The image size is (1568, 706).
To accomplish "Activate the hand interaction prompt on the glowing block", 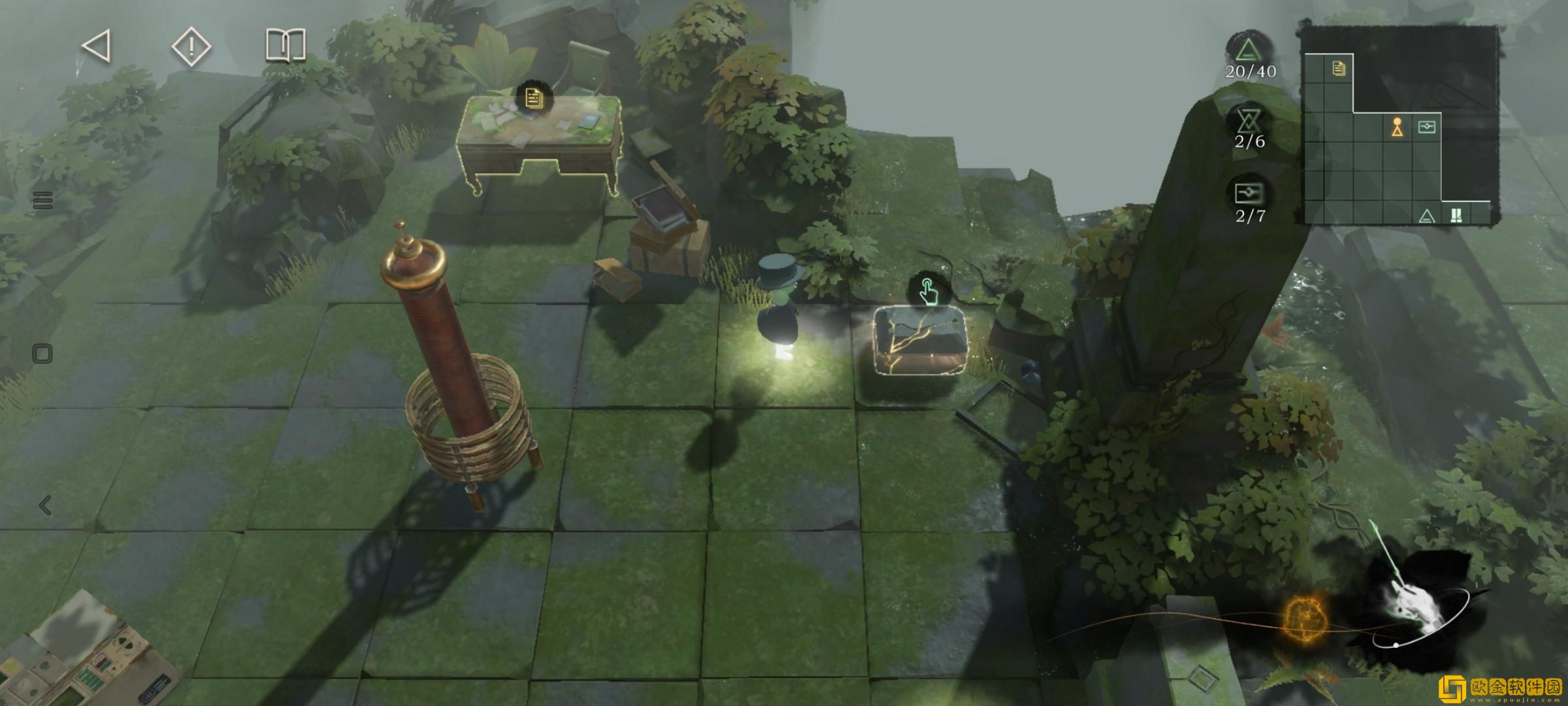I will point(926,291).
